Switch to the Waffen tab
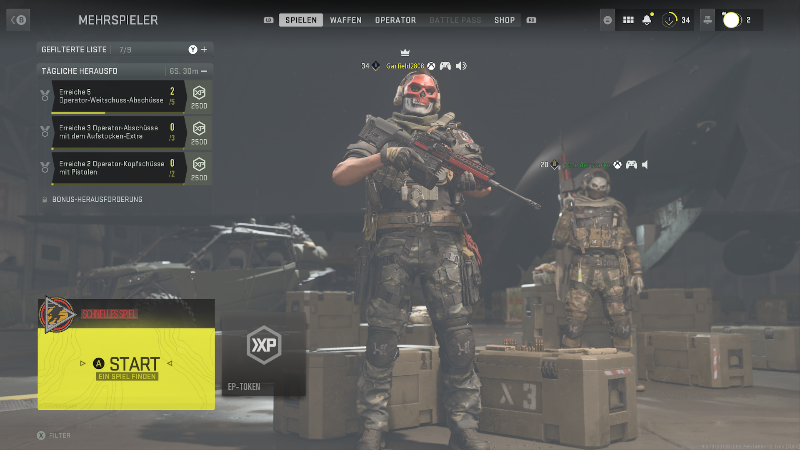Image resolution: width=800 pixels, height=450 pixels. [x=346, y=20]
